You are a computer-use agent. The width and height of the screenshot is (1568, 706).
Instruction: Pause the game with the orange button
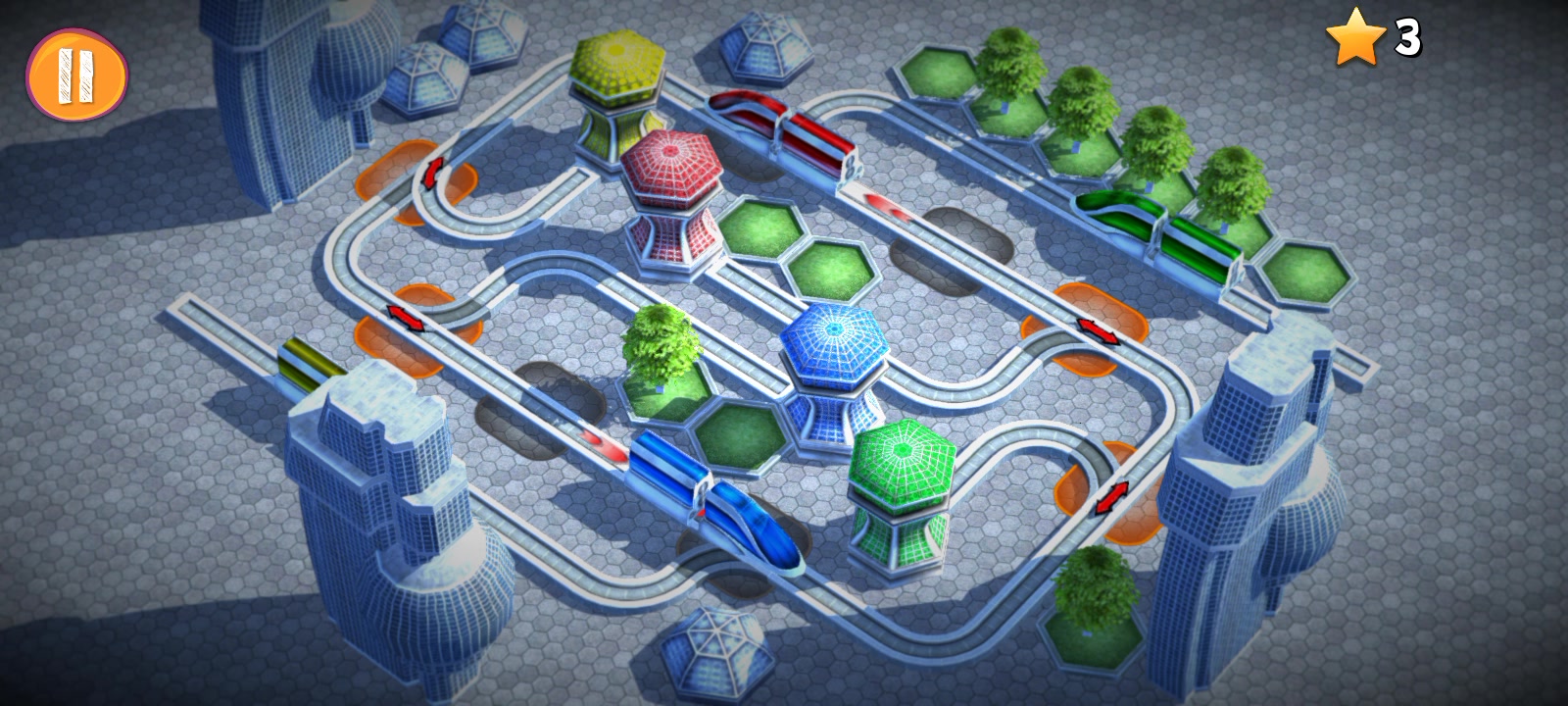tap(76, 75)
